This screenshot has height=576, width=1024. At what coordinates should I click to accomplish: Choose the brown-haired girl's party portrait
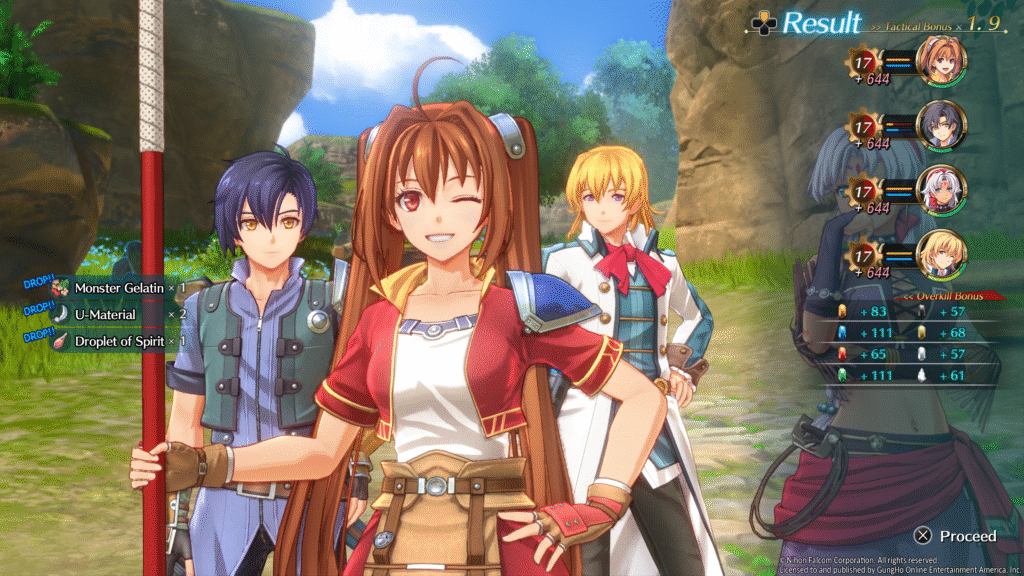pos(939,59)
